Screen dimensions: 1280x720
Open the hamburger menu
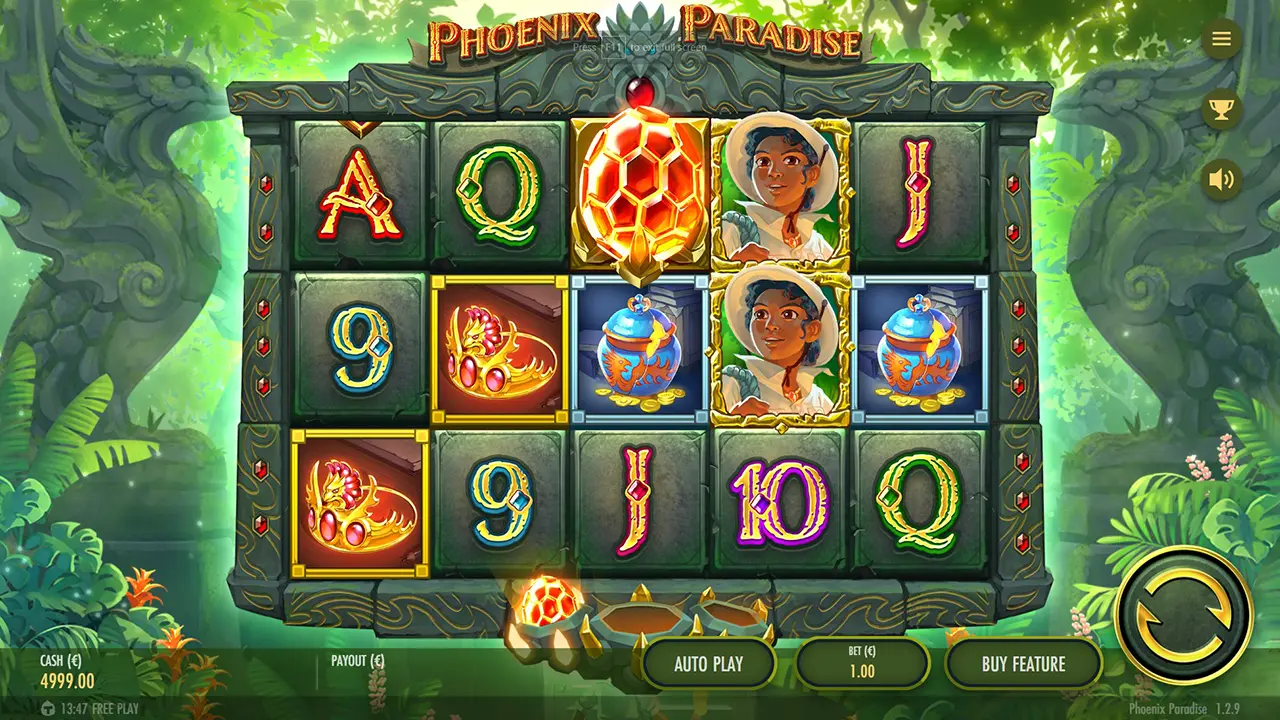point(1221,40)
